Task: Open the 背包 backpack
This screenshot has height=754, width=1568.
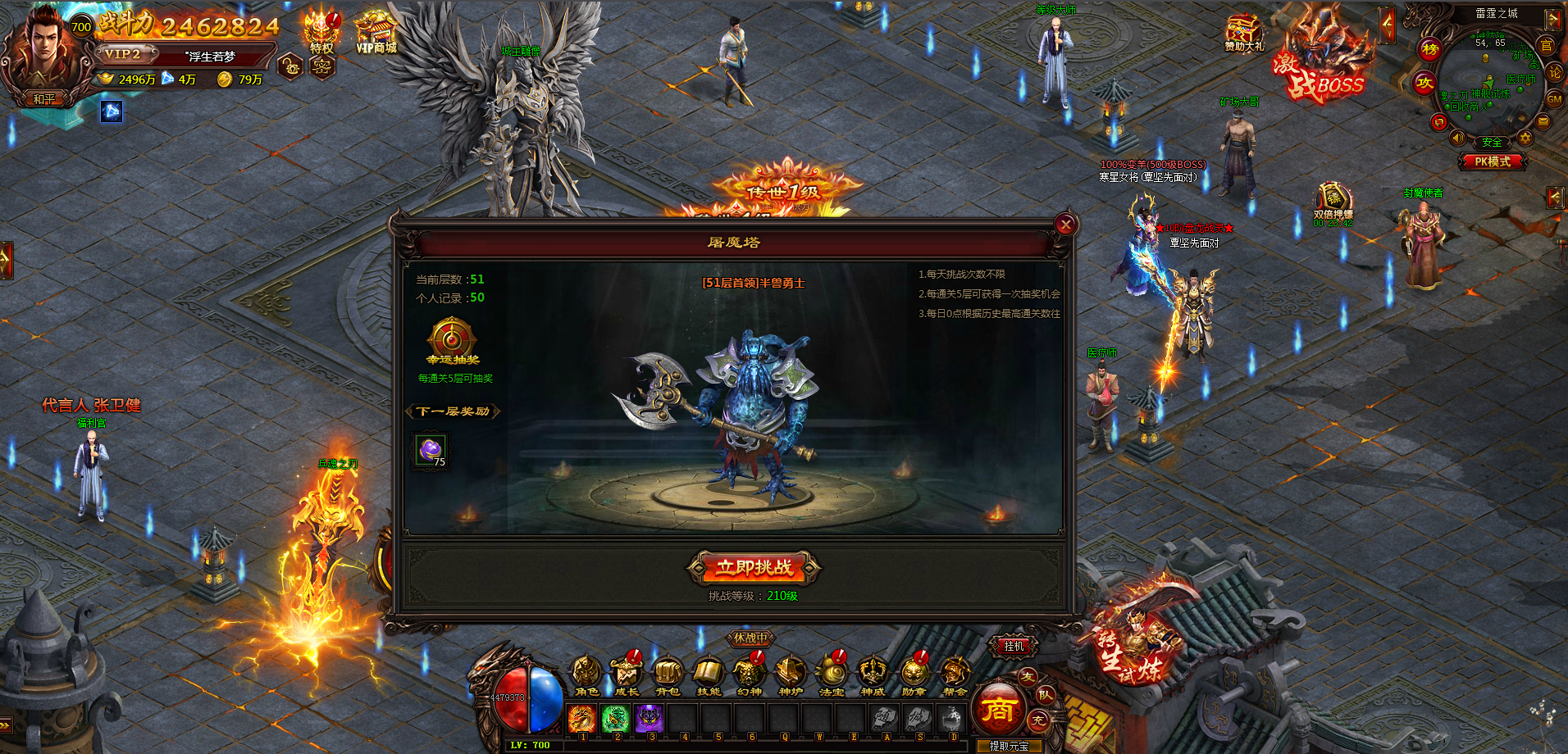Action: 668,674
